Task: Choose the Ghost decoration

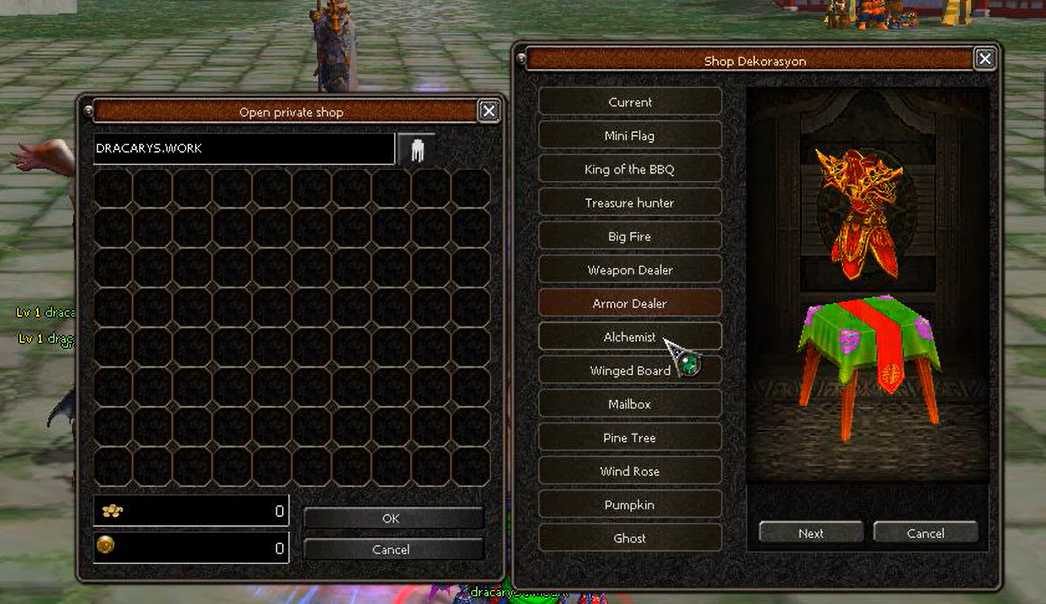Action: point(630,538)
